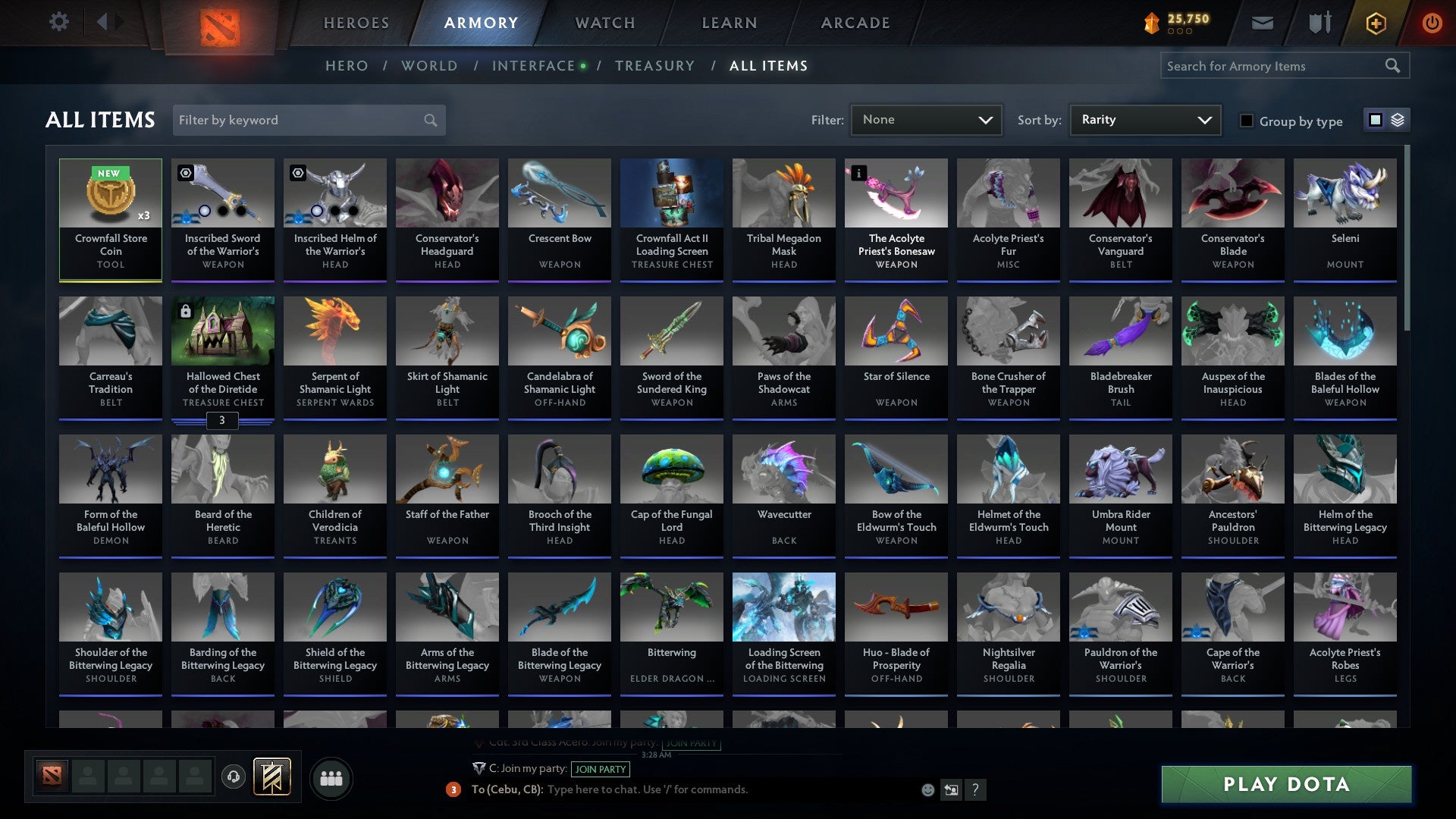Click the Dota 2 logo
The width and height of the screenshot is (1456, 819).
(218, 23)
